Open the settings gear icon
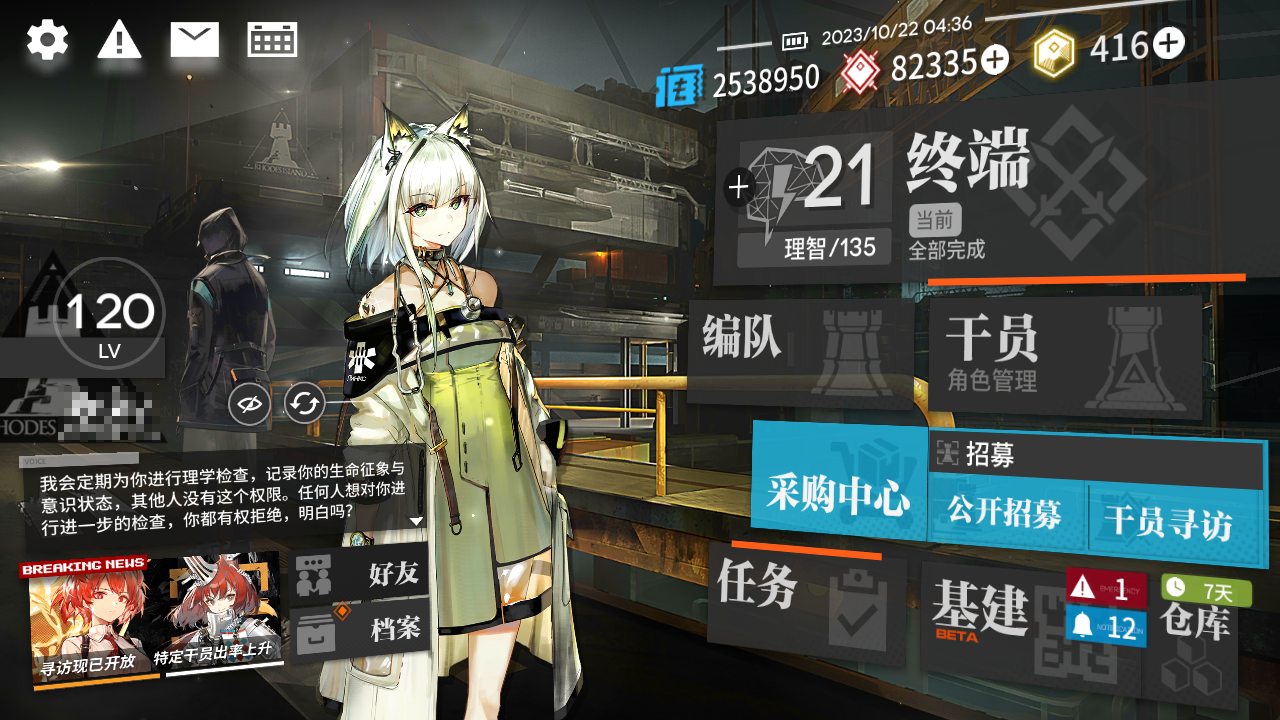 tap(47, 41)
